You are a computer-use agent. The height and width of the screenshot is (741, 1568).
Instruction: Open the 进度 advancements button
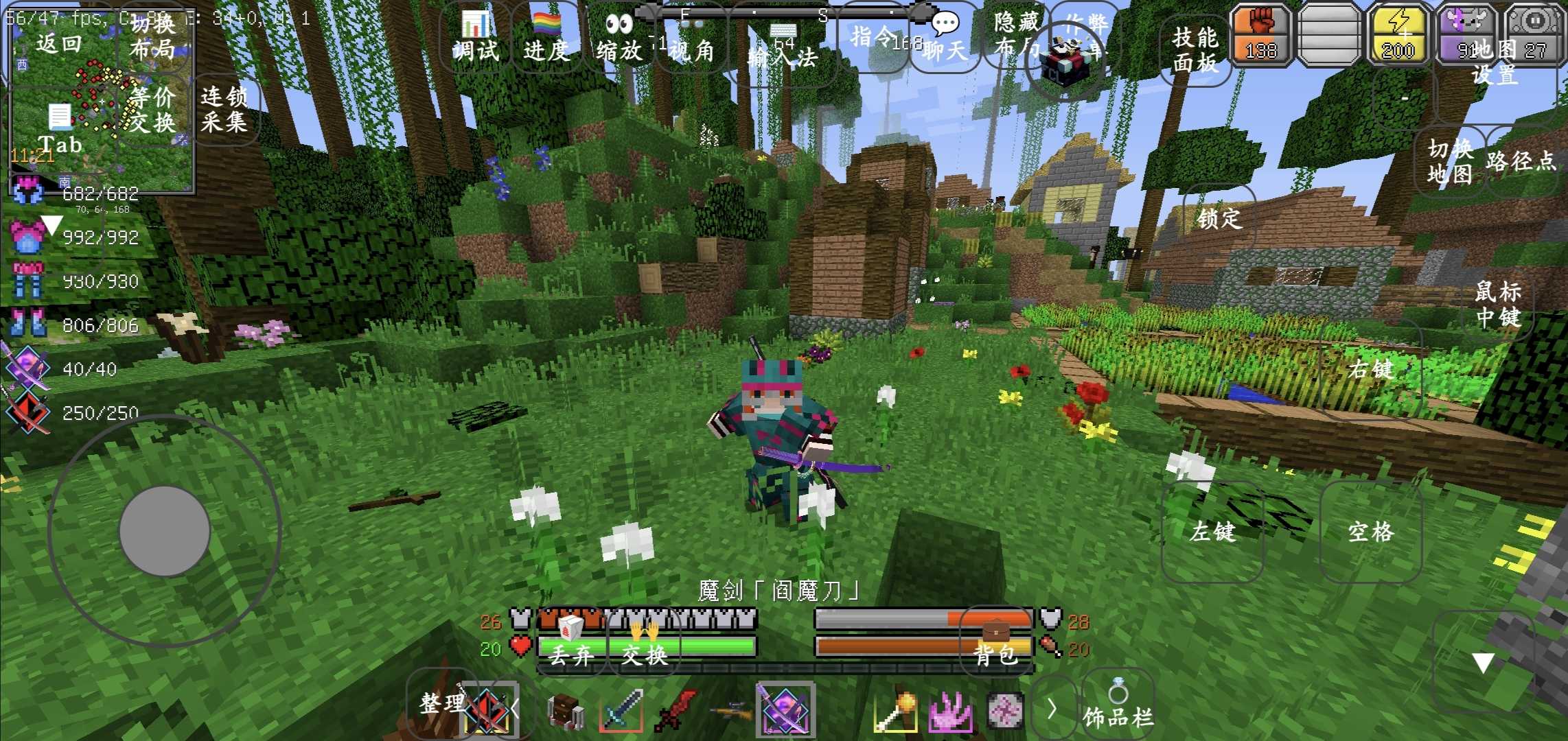[546, 38]
